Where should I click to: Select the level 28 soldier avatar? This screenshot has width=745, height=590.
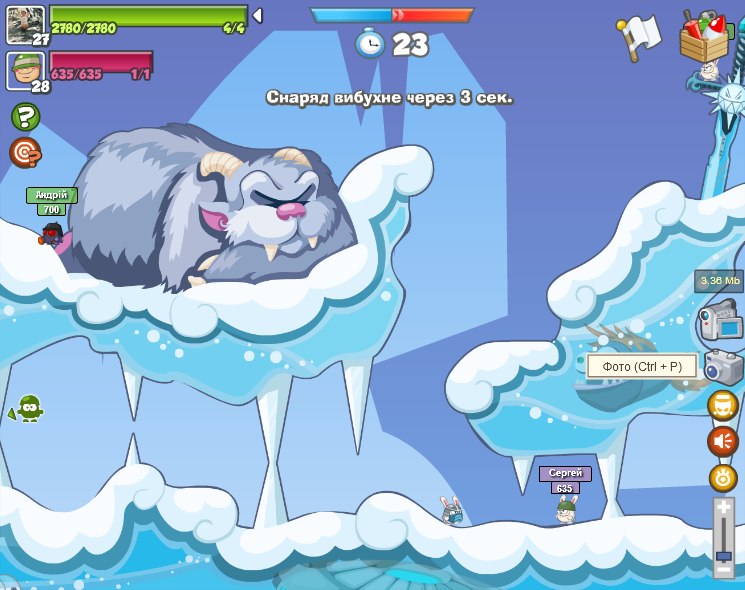(25, 70)
